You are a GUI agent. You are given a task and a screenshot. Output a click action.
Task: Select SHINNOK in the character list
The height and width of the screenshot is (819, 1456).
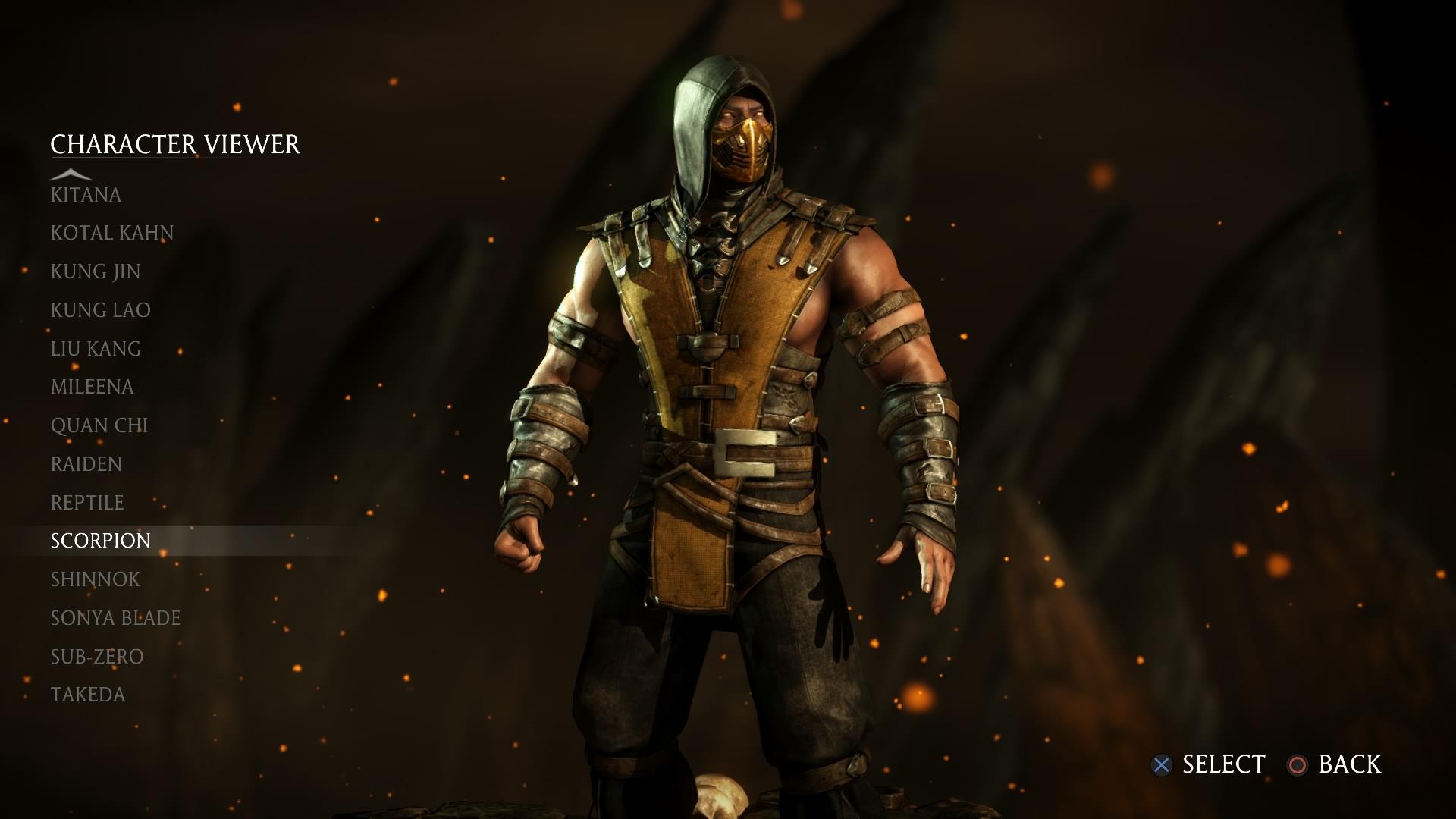(x=94, y=579)
